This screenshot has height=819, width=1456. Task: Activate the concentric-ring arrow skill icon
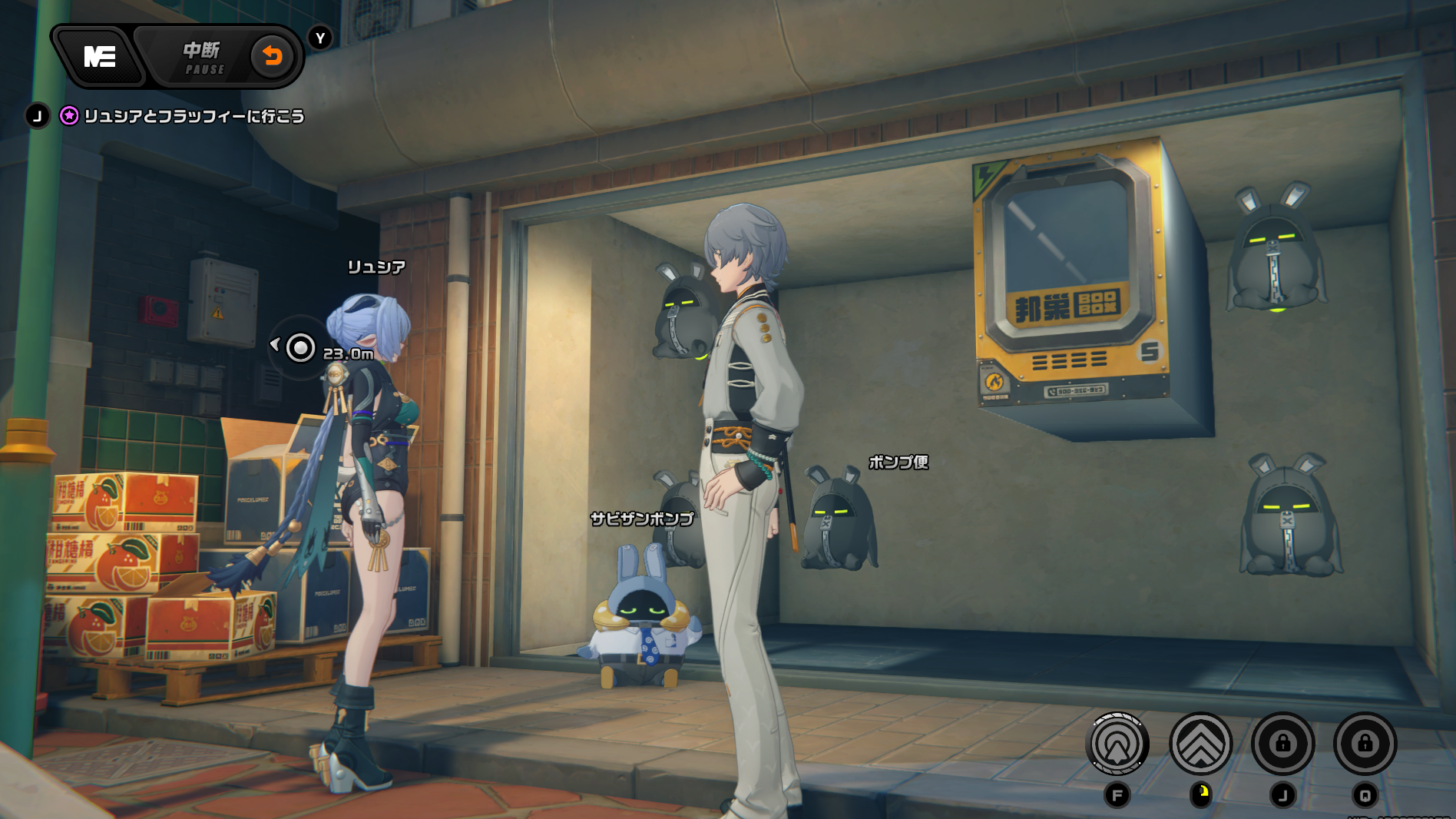(1117, 744)
